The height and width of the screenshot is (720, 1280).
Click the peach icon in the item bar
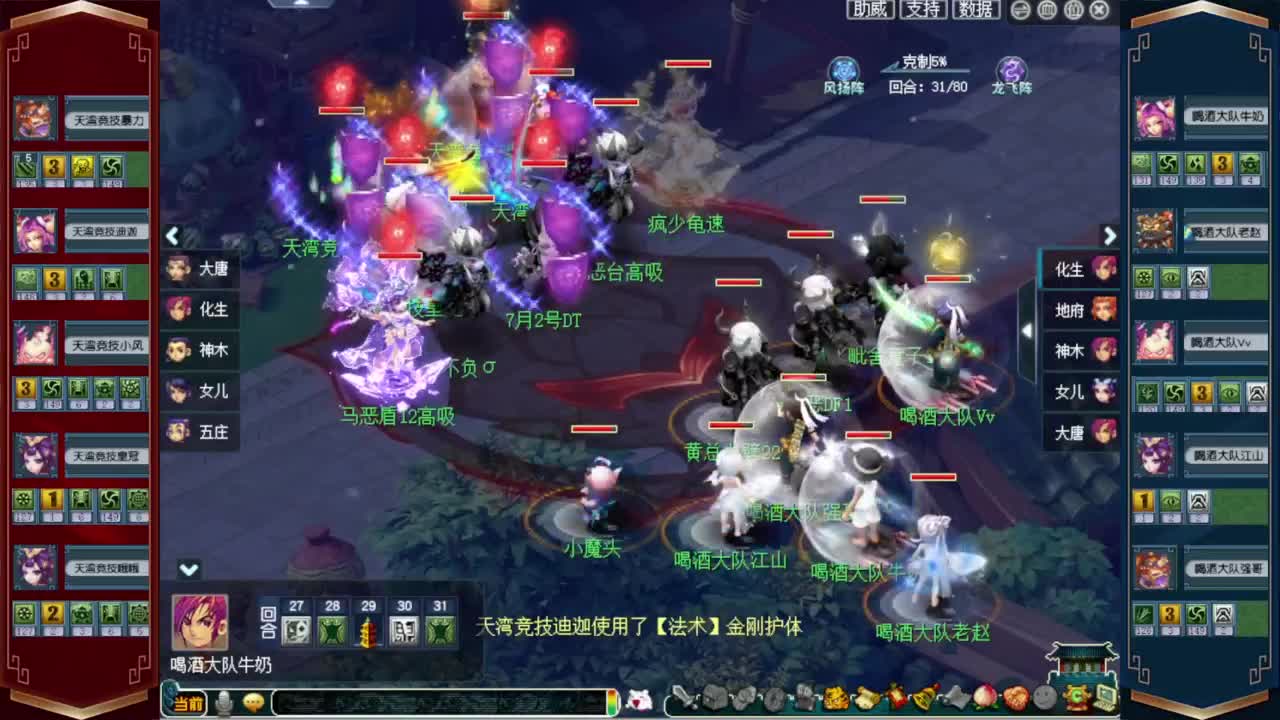984,697
